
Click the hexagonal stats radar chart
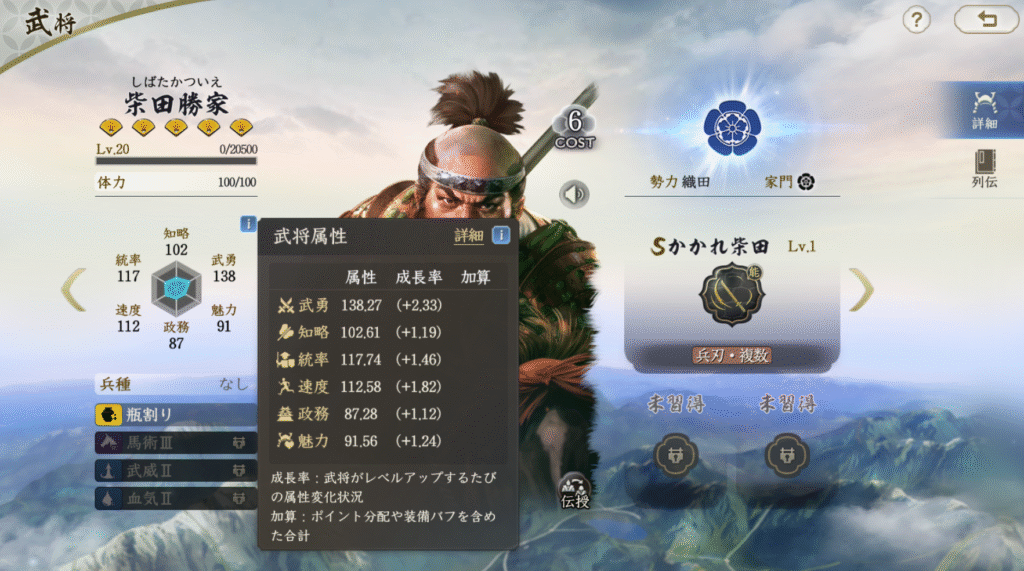176,289
